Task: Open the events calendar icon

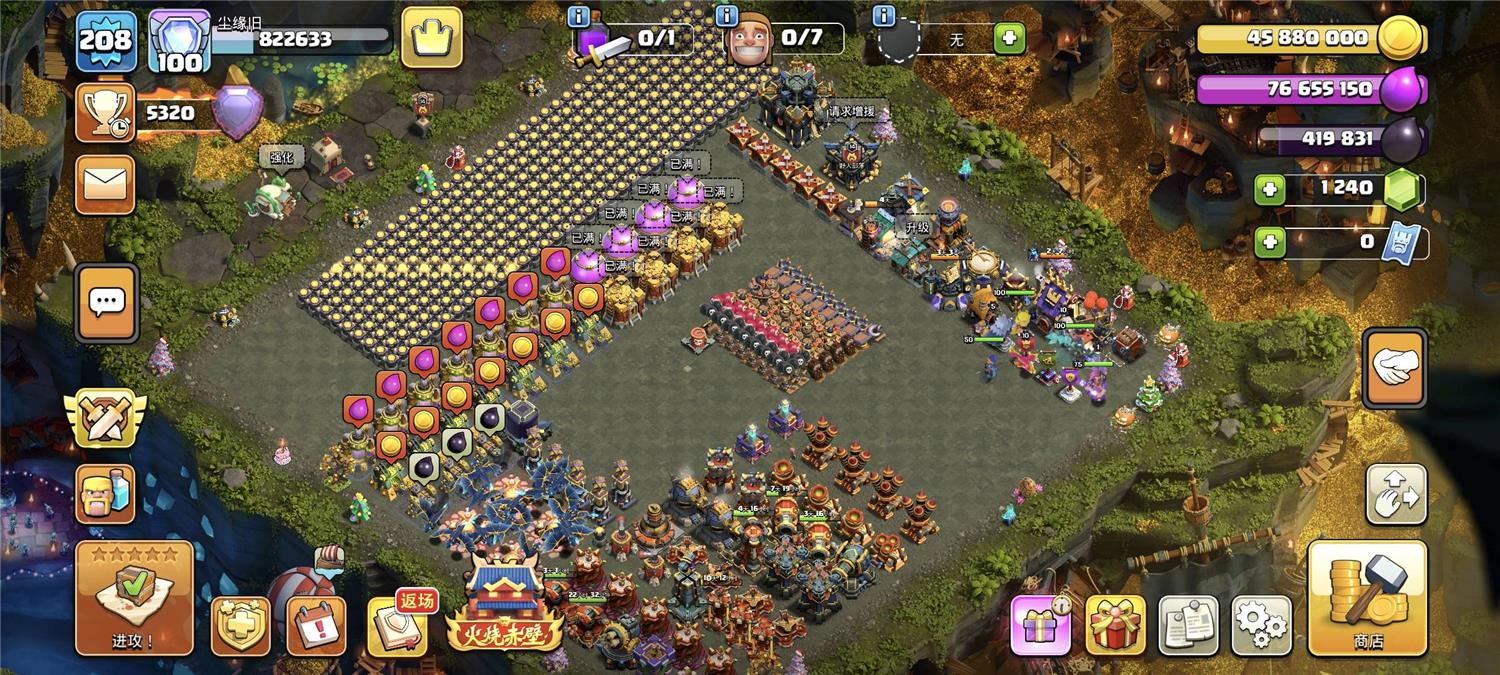Action: click(x=316, y=626)
